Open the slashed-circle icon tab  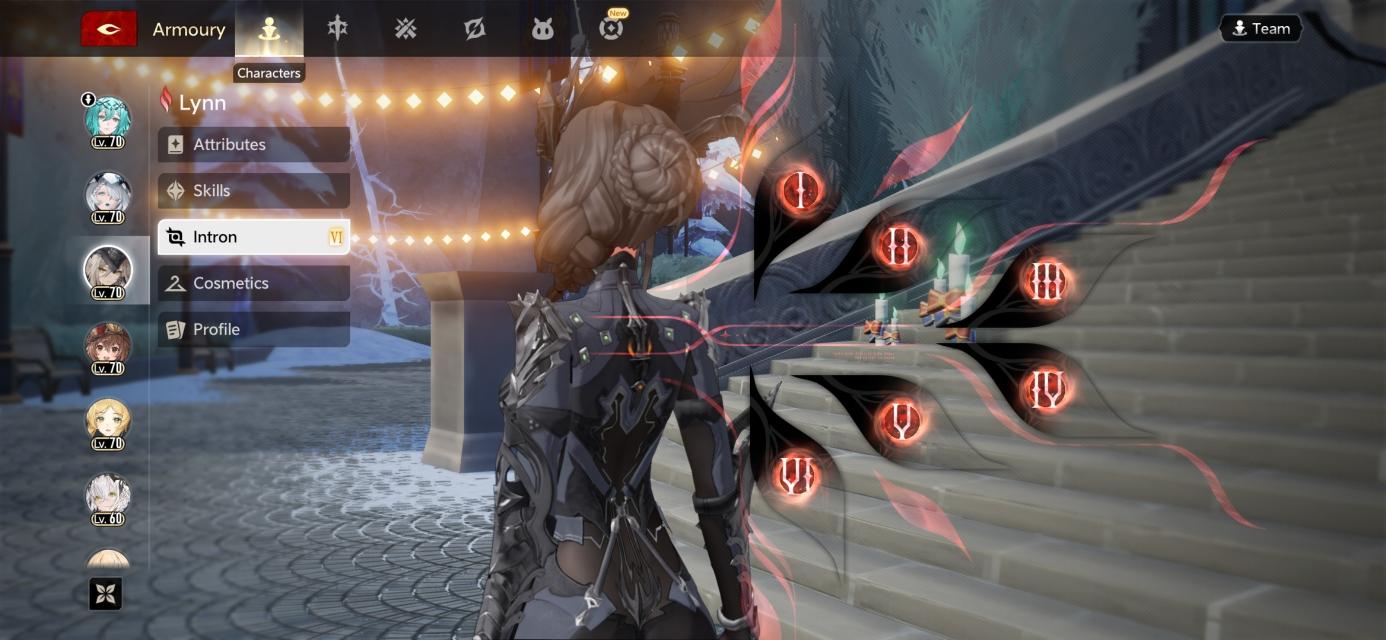point(474,29)
